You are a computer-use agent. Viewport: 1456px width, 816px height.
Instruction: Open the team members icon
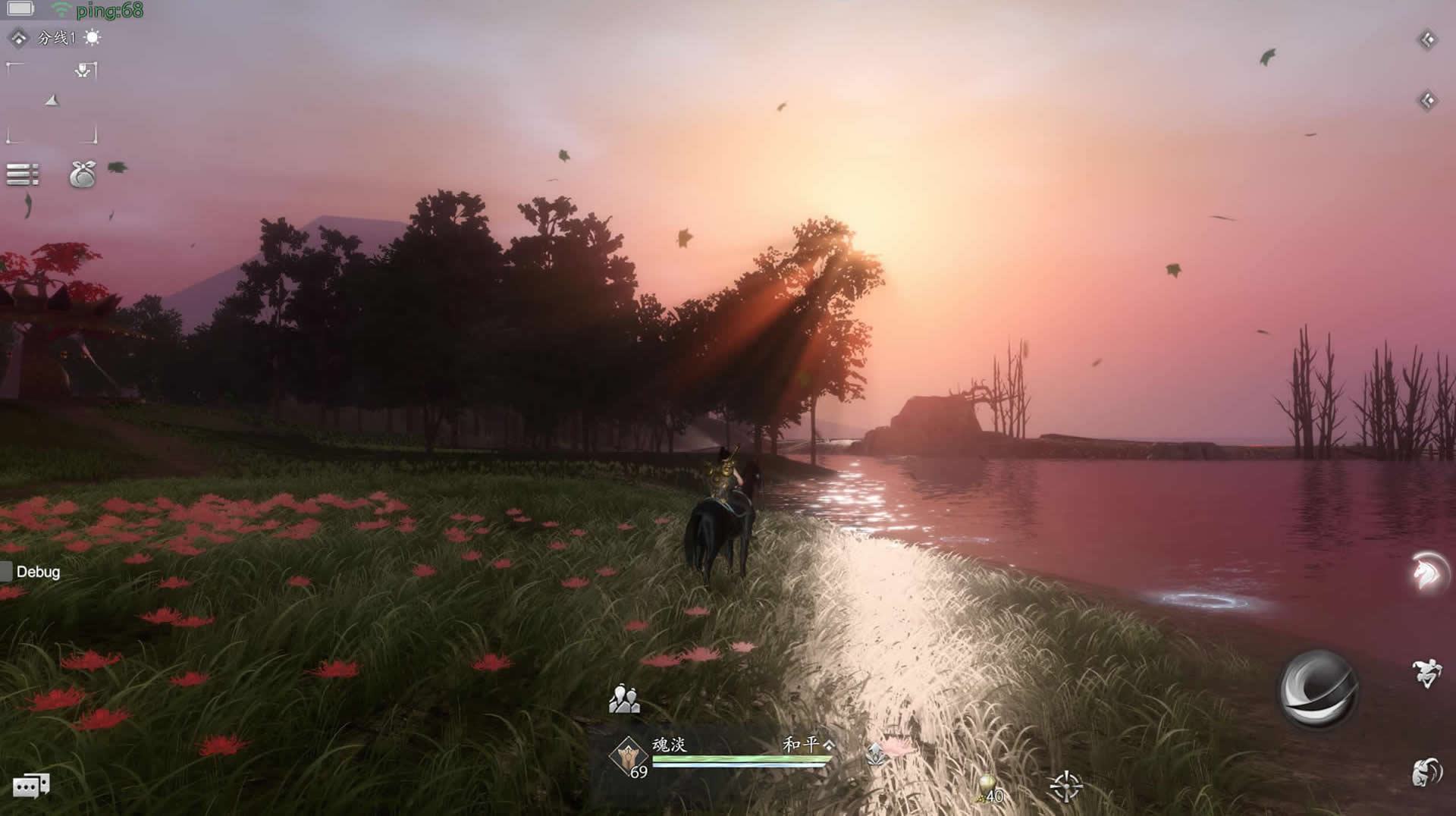point(624,699)
